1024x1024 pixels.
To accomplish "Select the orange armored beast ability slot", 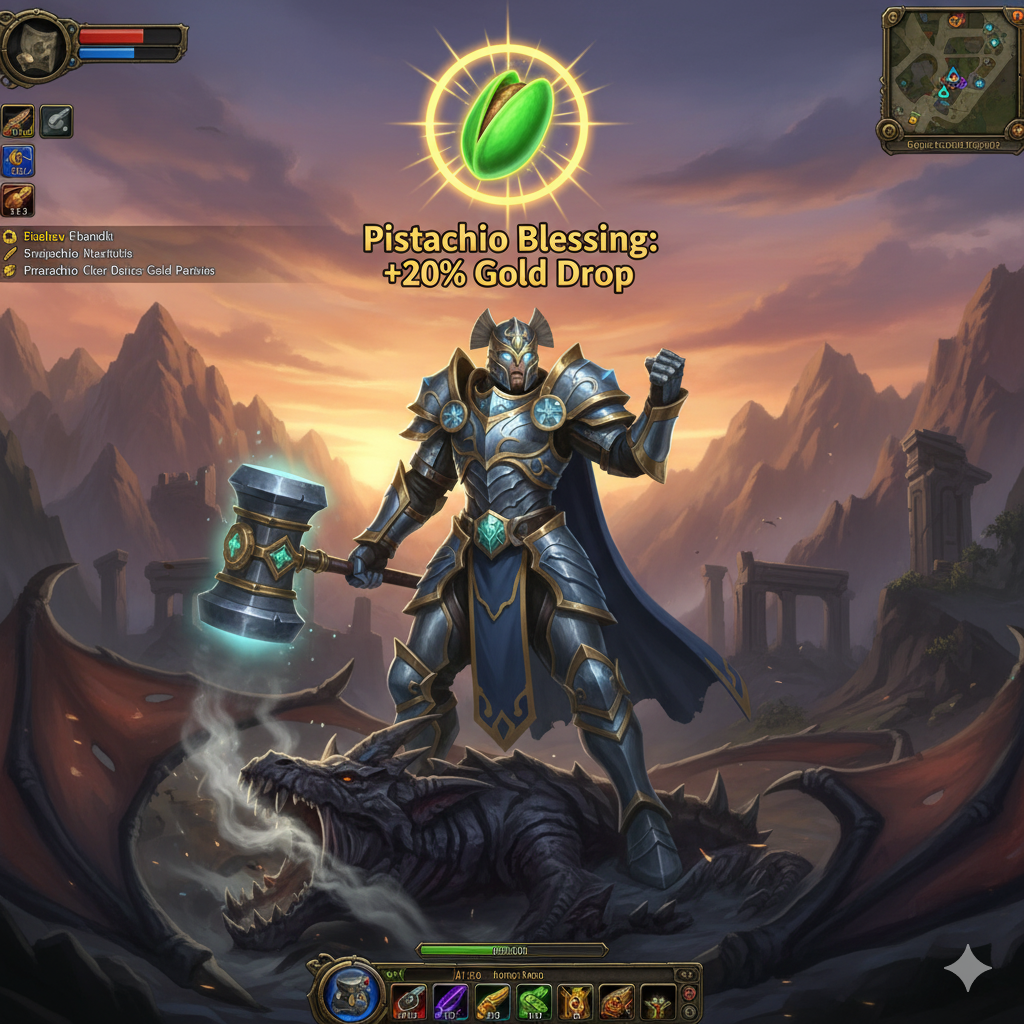I will pos(616,1001).
